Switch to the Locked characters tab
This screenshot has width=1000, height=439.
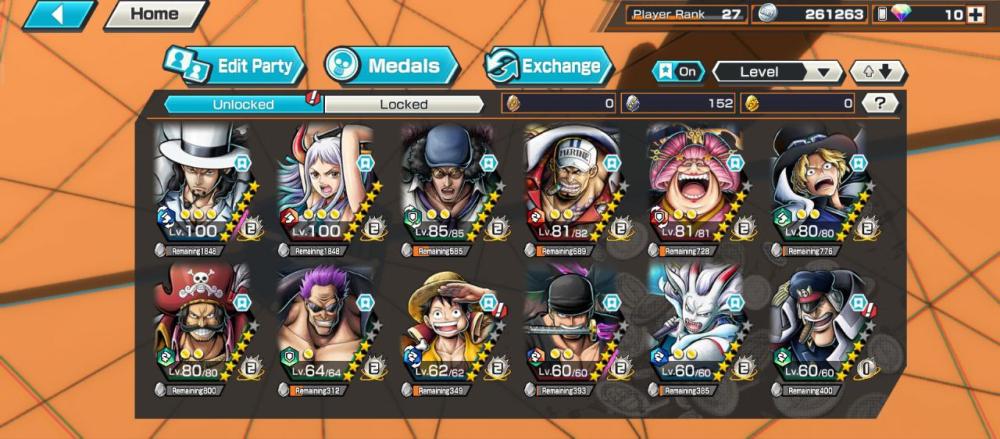[x=403, y=103]
